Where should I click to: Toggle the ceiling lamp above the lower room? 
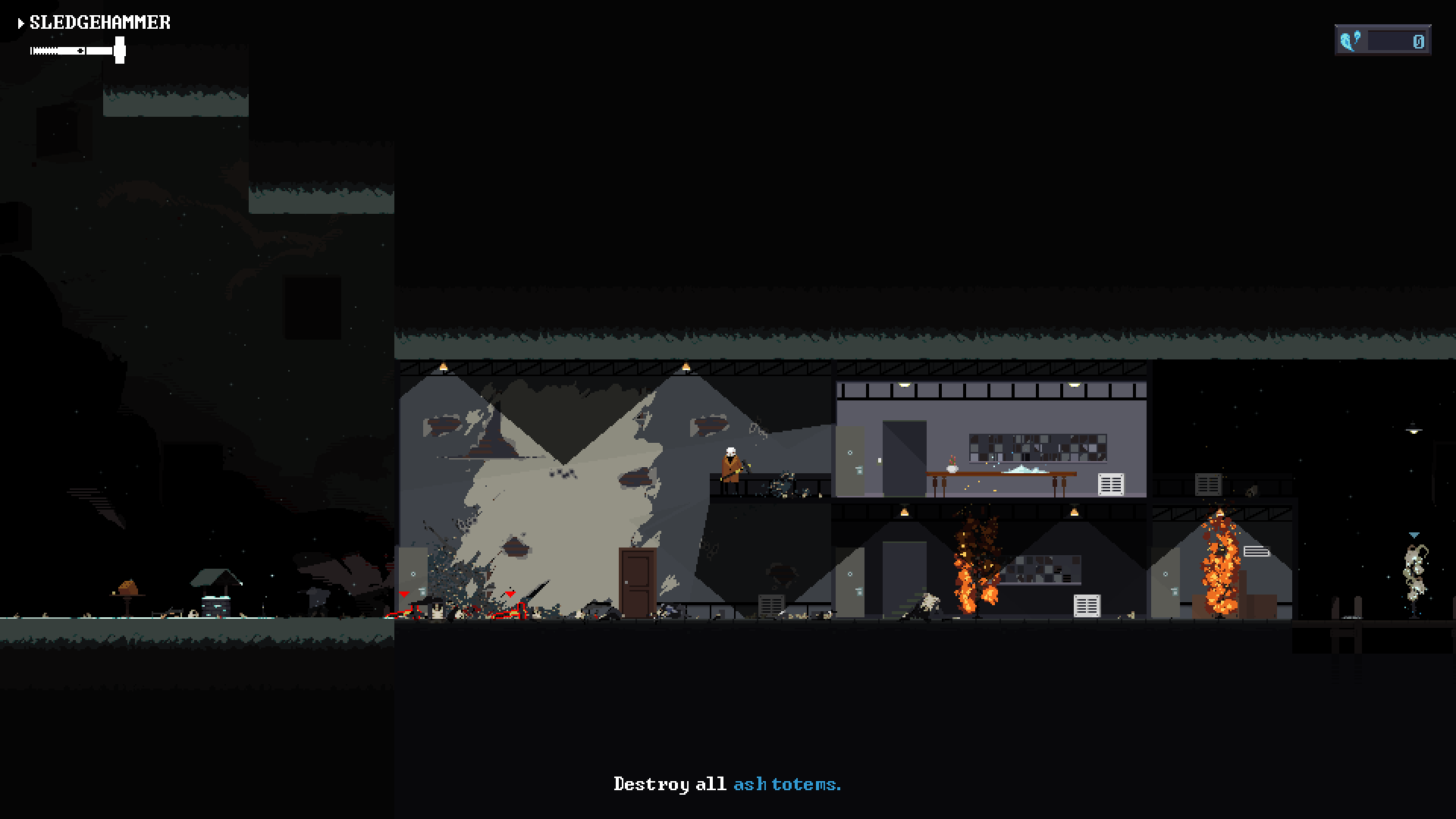(904, 513)
